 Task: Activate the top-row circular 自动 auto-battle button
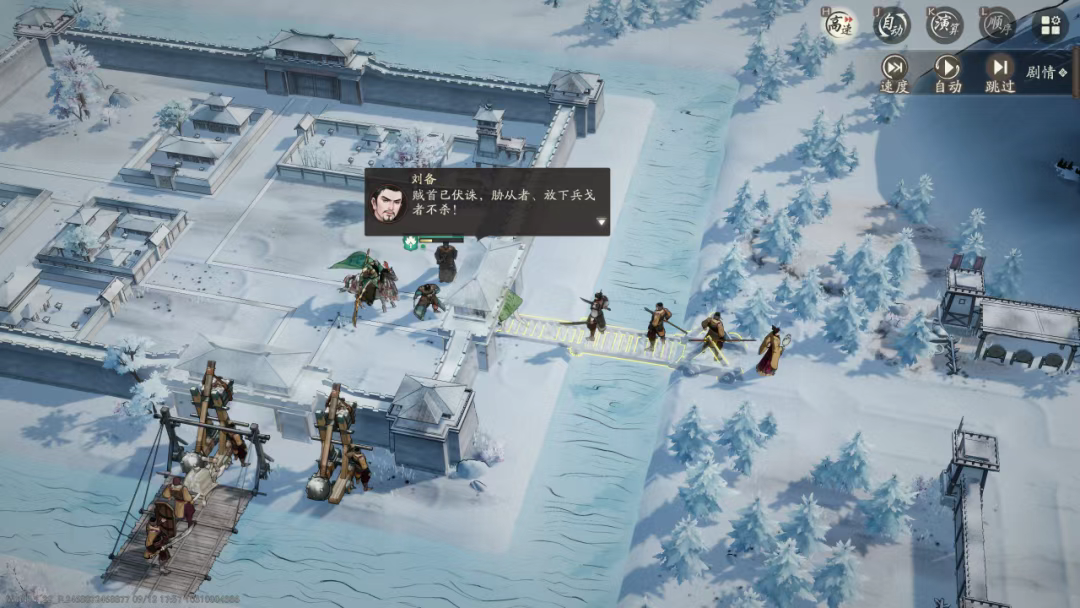[x=892, y=24]
